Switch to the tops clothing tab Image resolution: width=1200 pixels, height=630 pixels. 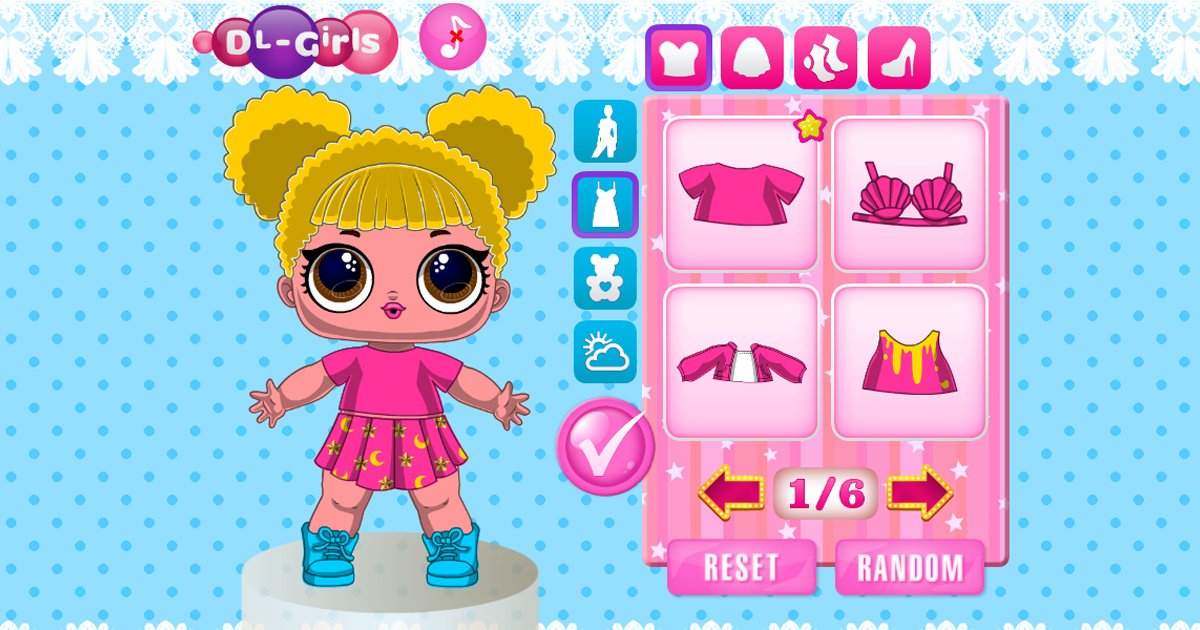tap(678, 57)
